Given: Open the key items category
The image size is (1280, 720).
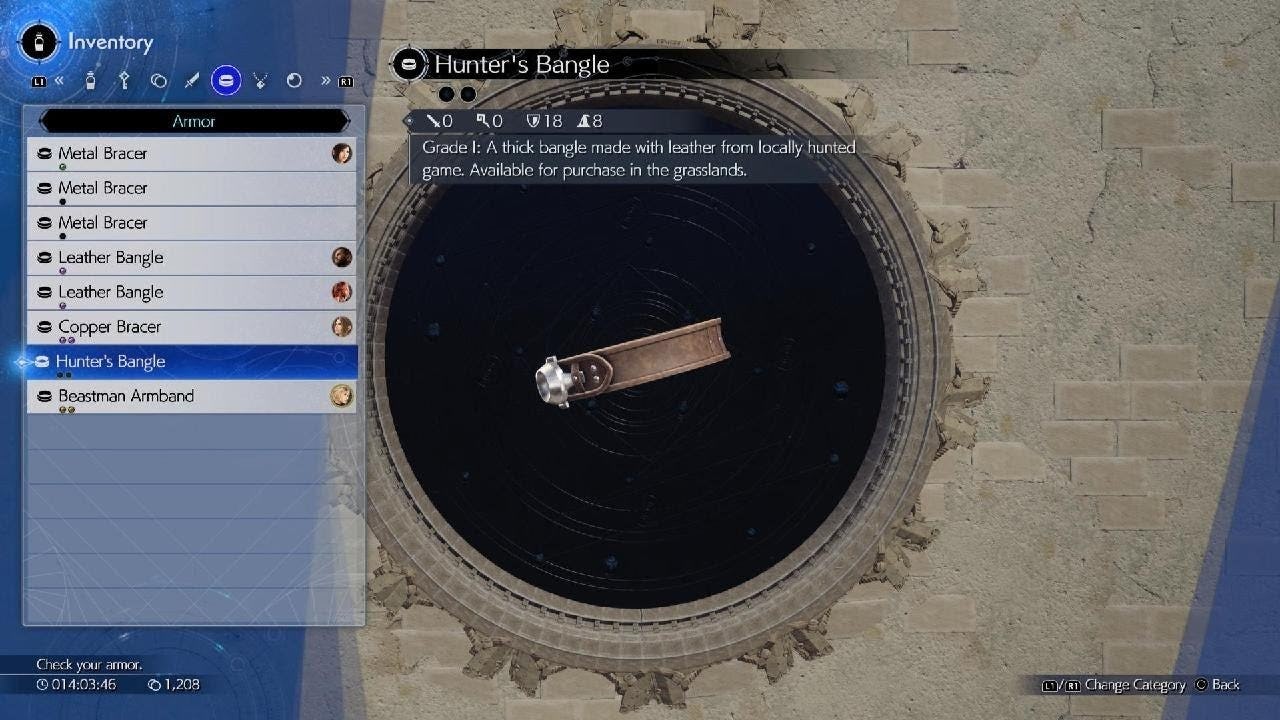Looking at the screenshot, I should click(124, 80).
